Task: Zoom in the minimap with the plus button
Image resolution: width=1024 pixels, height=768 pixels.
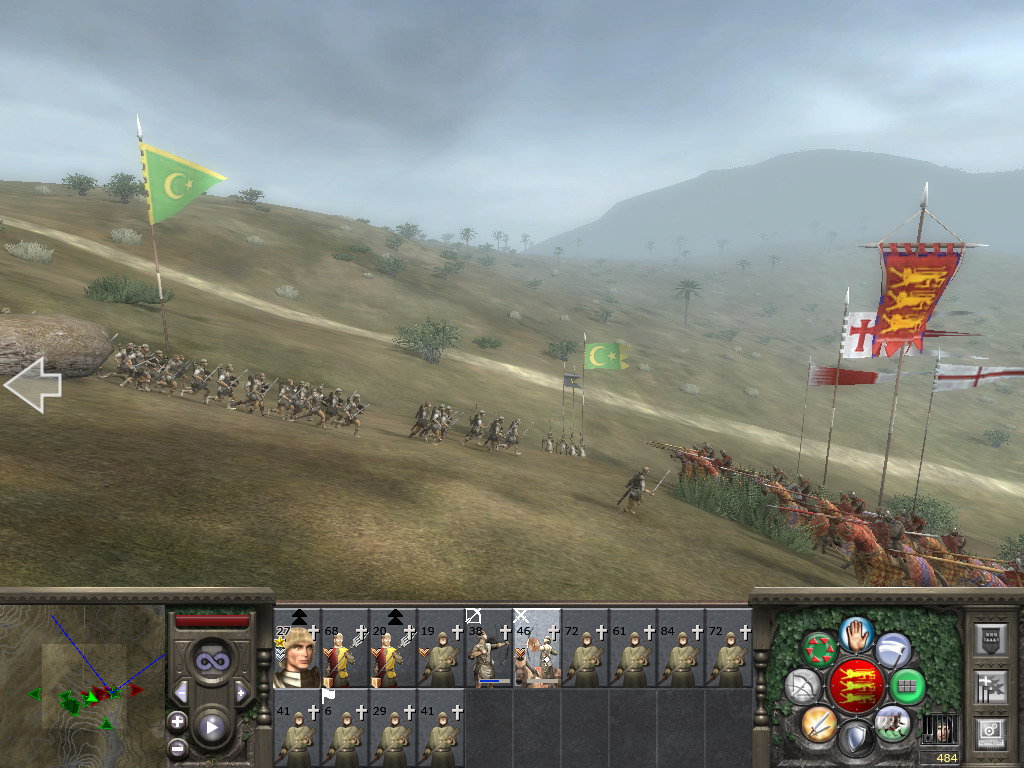Action: pyautogui.click(x=177, y=721)
